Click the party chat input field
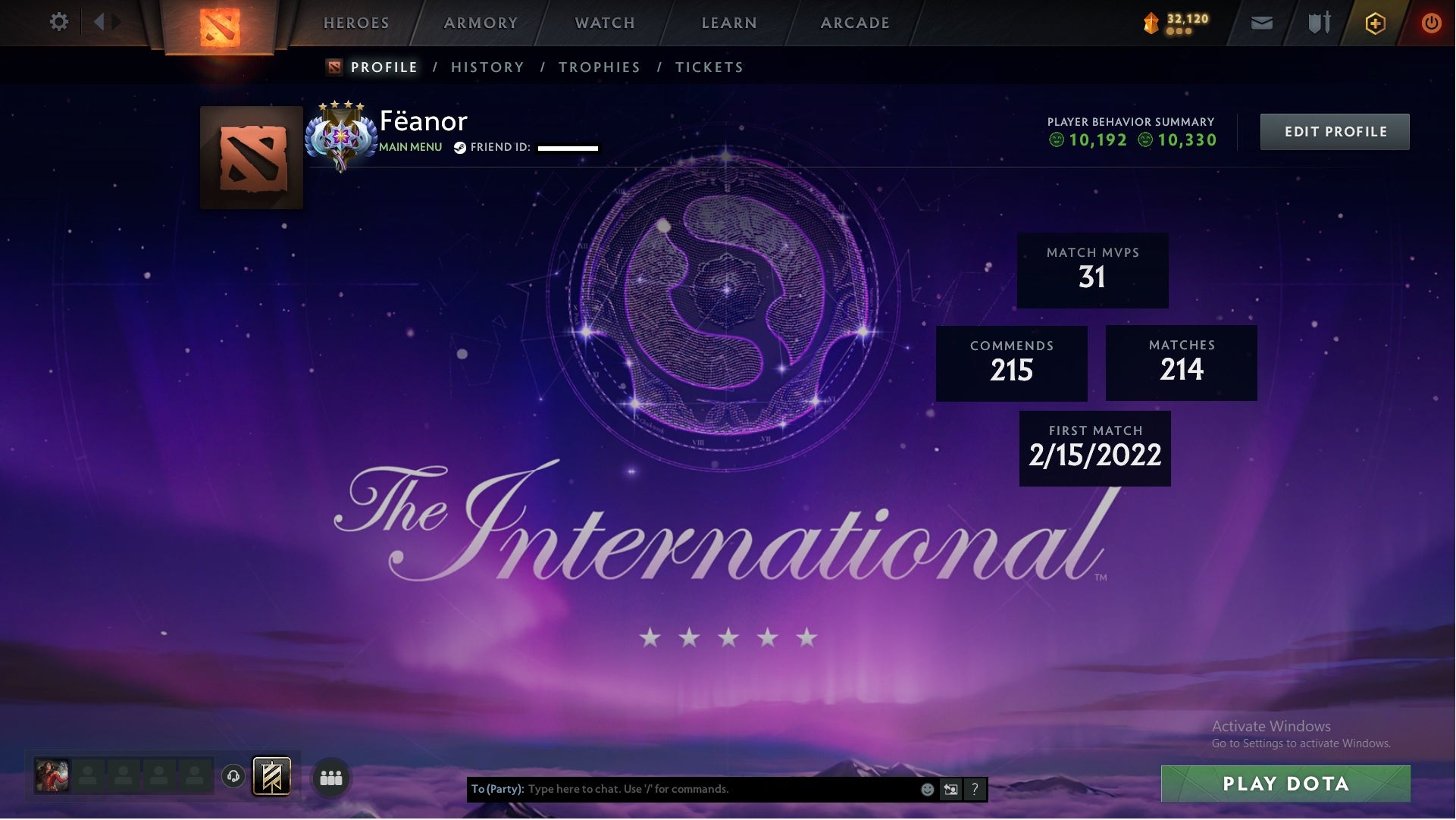Viewport: 1456px width, 820px height. [x=682, y=789]
